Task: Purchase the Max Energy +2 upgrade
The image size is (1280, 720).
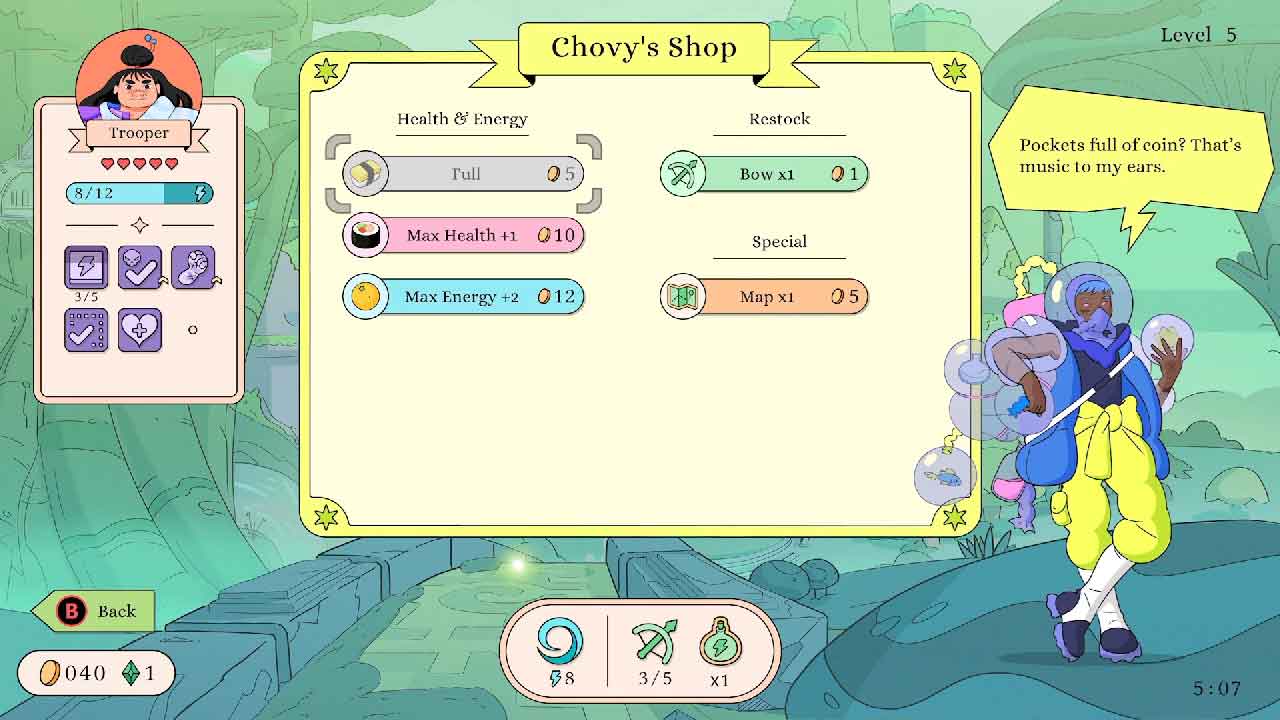Action: pos(464,297)
